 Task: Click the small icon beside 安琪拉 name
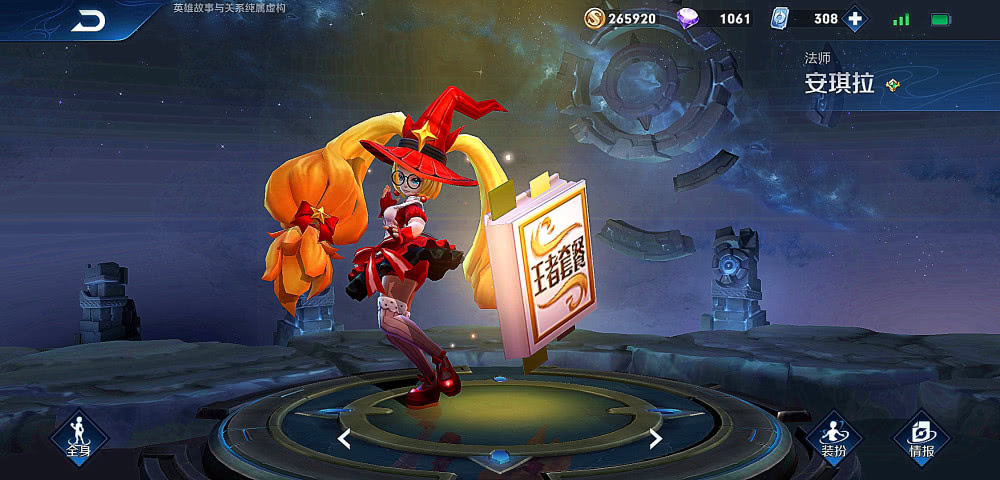point(893,85)
